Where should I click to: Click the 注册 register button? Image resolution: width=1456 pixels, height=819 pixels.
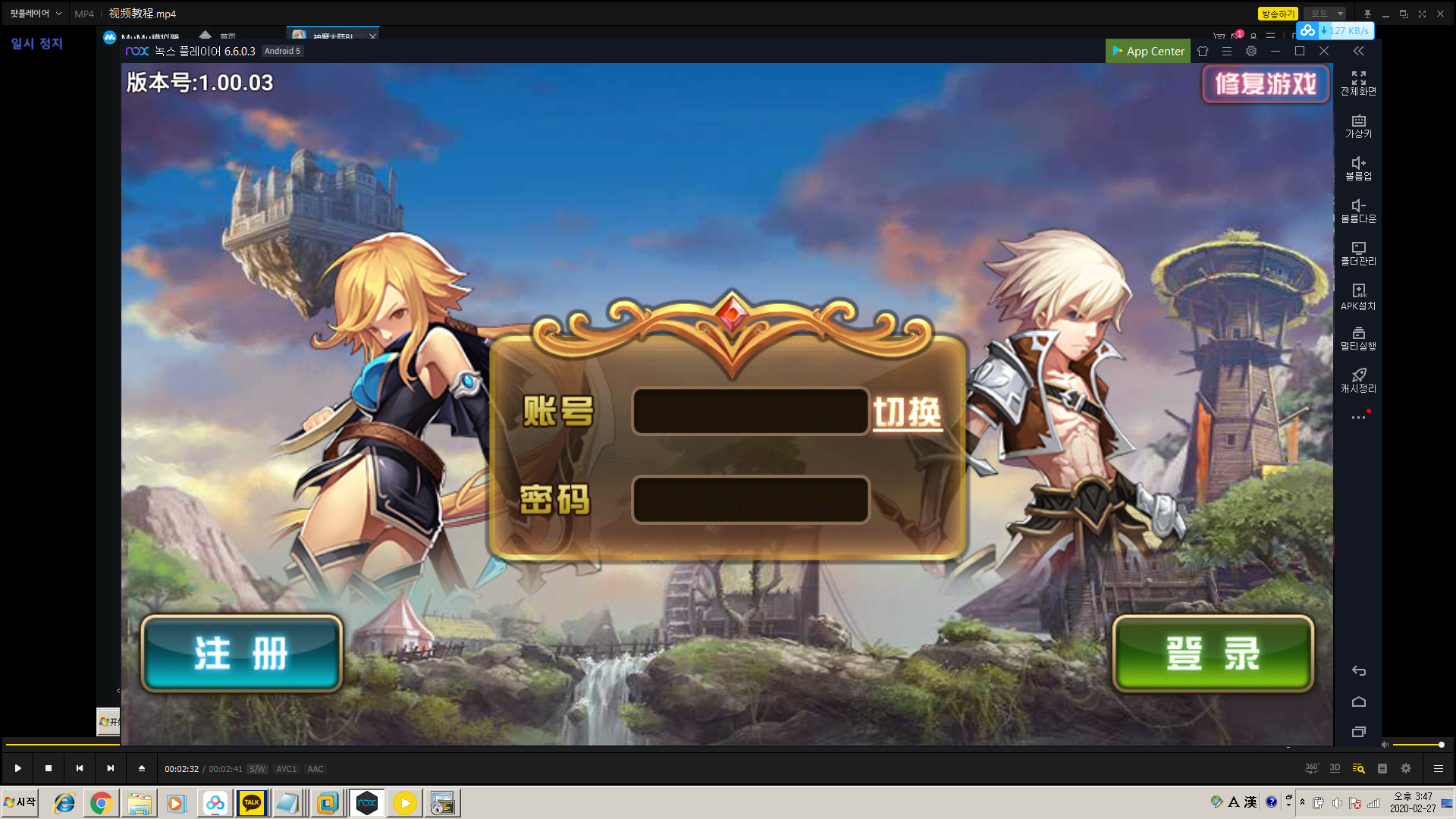[x=241, y=653]
